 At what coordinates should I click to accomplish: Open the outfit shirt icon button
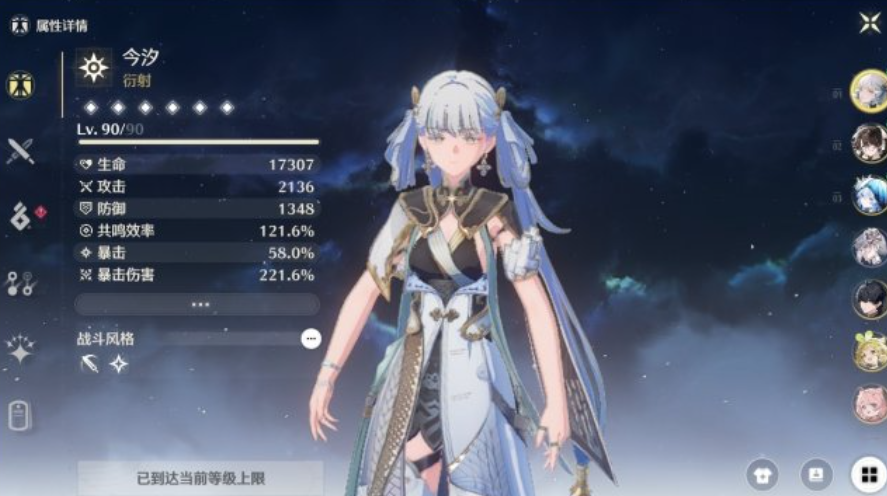[762, 473]
